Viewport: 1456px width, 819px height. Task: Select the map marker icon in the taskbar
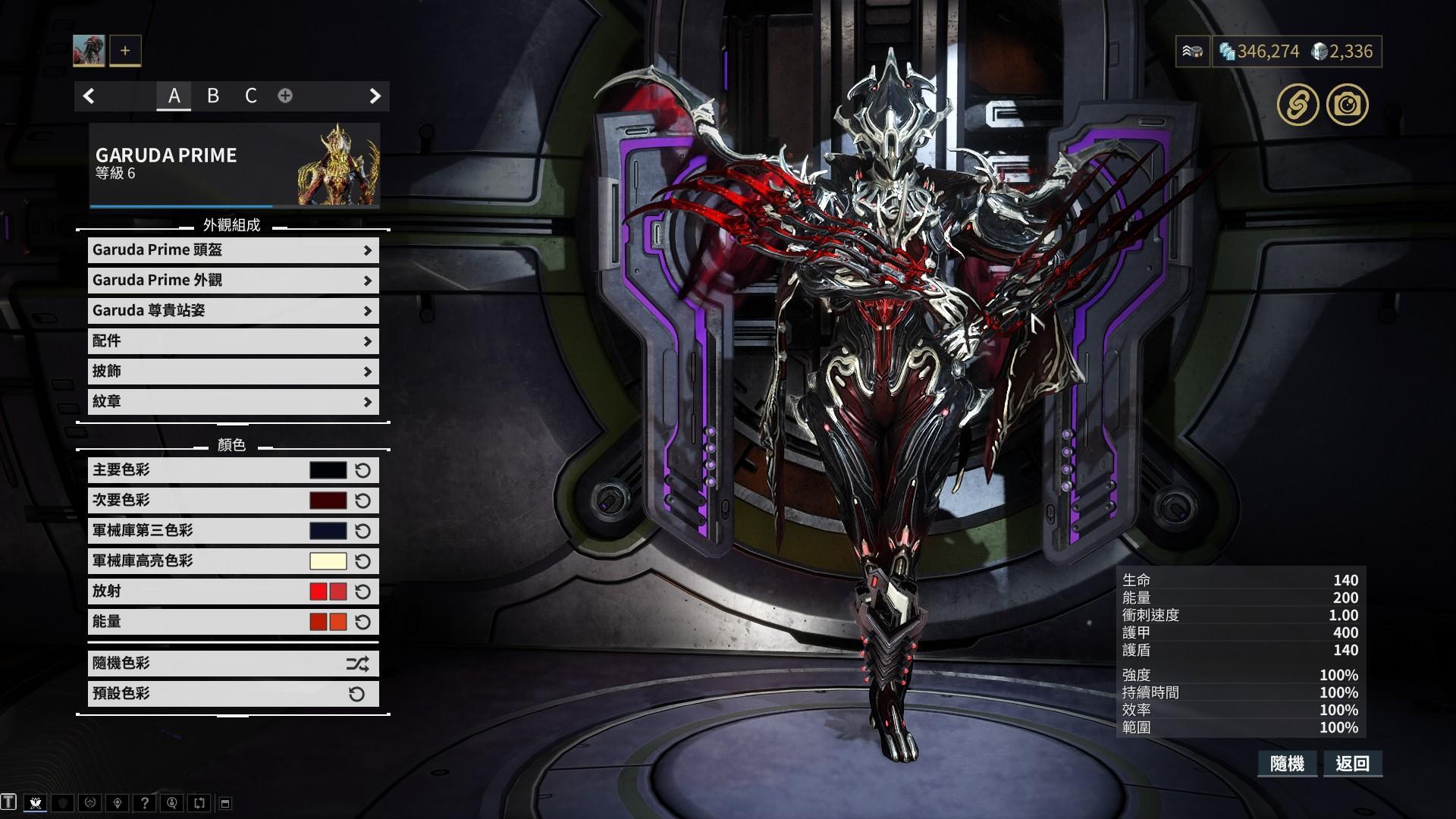[x=118, y=802]
